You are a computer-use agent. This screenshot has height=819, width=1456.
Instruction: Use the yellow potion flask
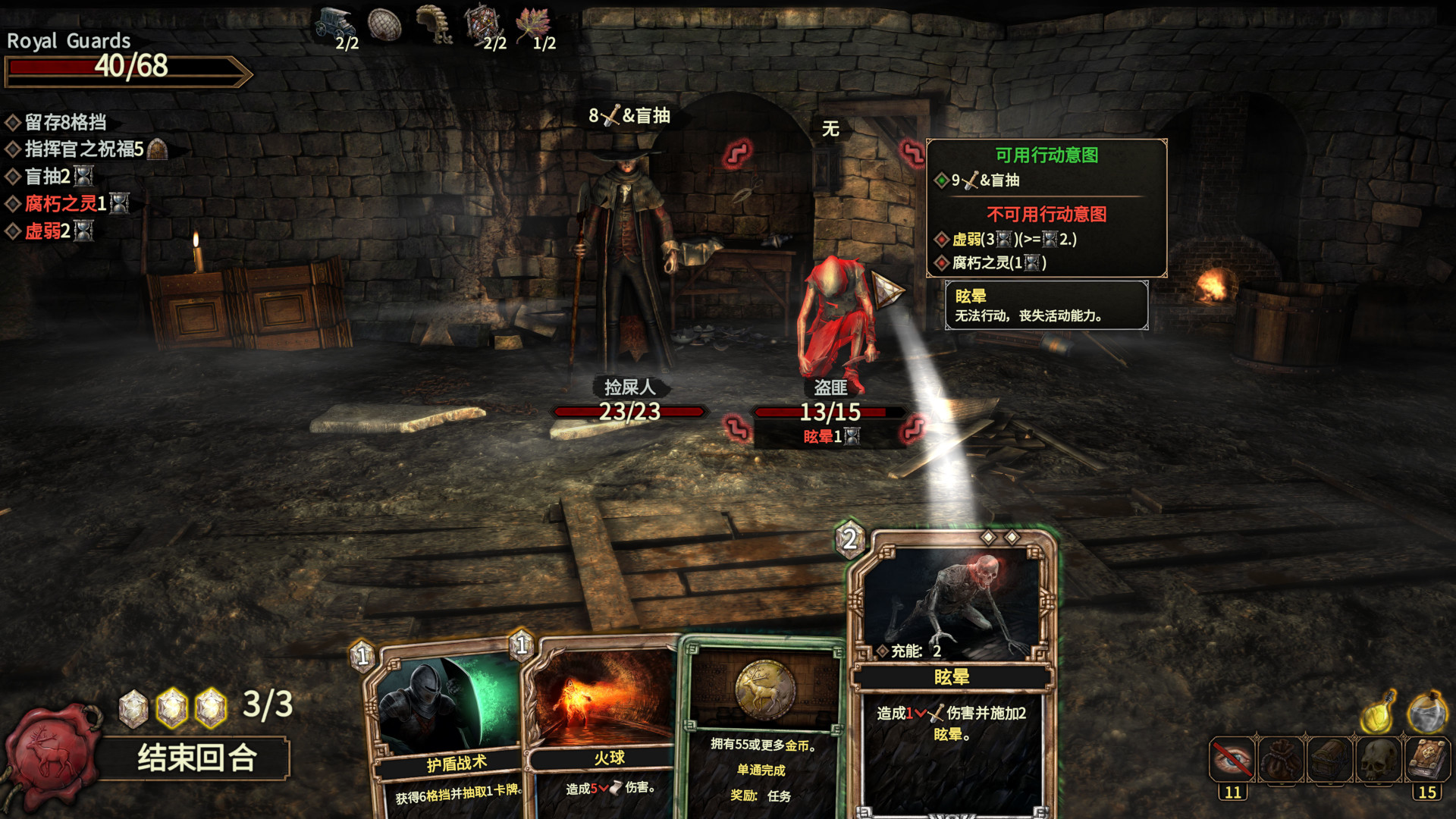coord(1378,713)
